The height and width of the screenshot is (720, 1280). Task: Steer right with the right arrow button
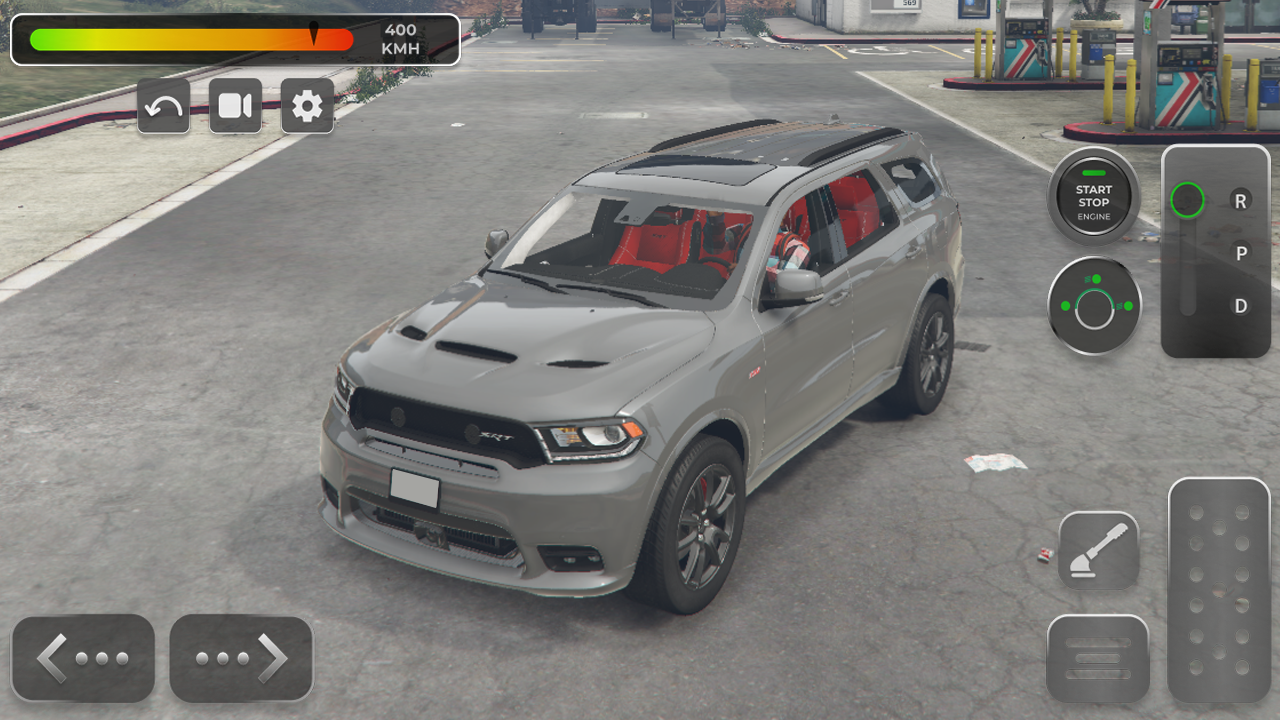click(x=241, y=658)
